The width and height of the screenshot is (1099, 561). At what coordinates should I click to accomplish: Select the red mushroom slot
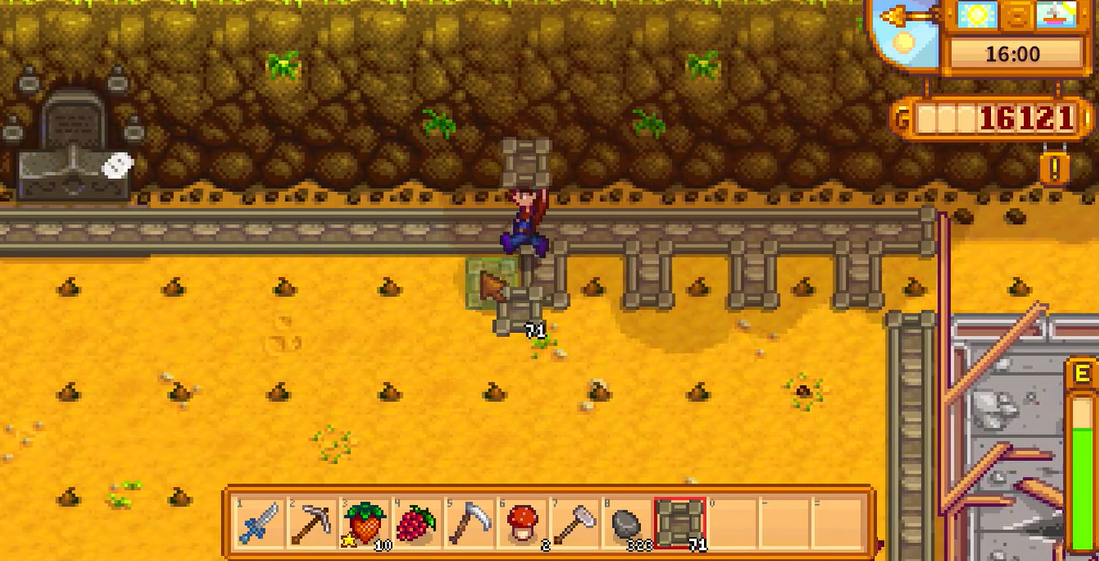521,523
